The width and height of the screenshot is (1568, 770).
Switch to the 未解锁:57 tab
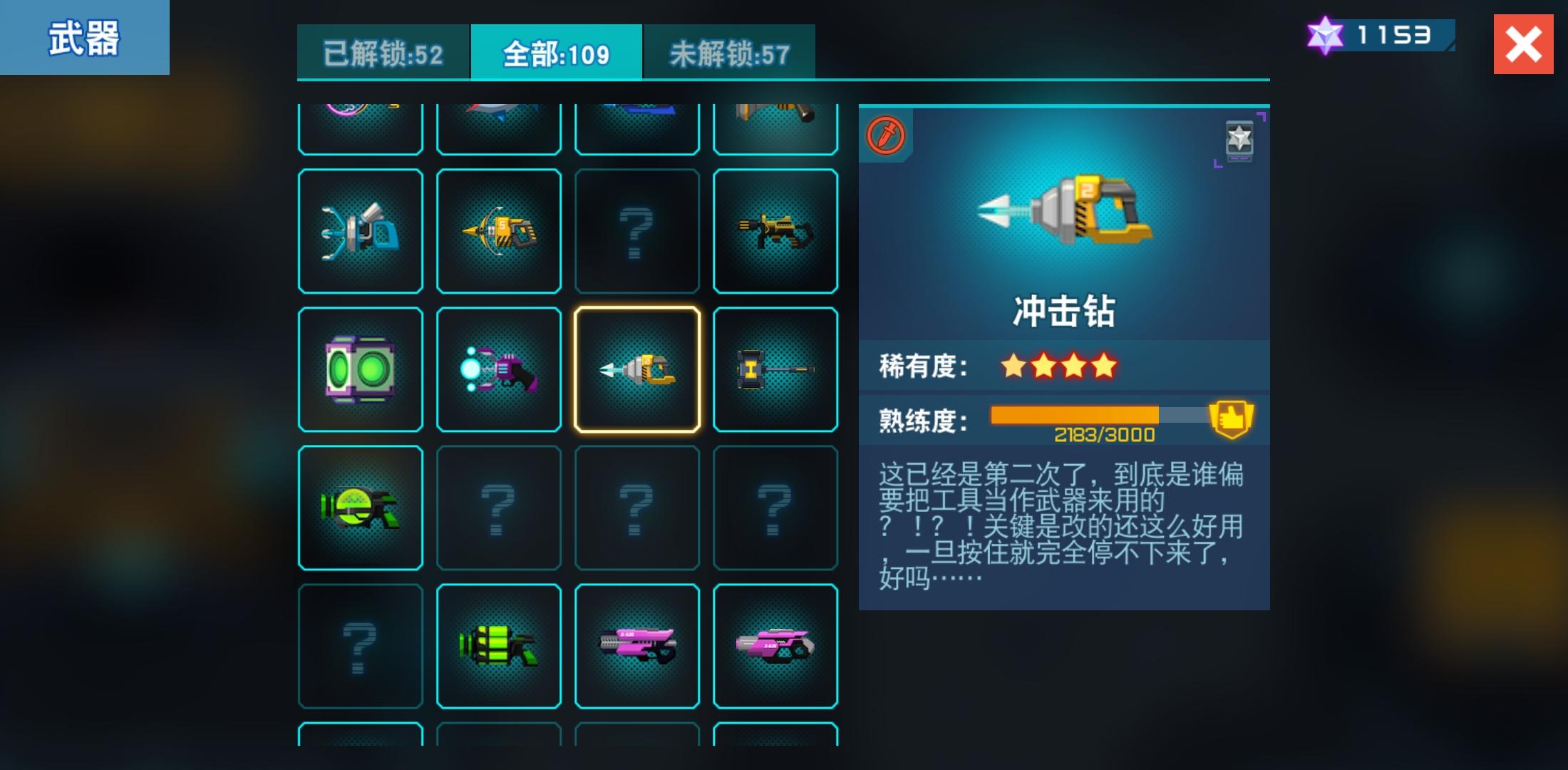point(728,51)
